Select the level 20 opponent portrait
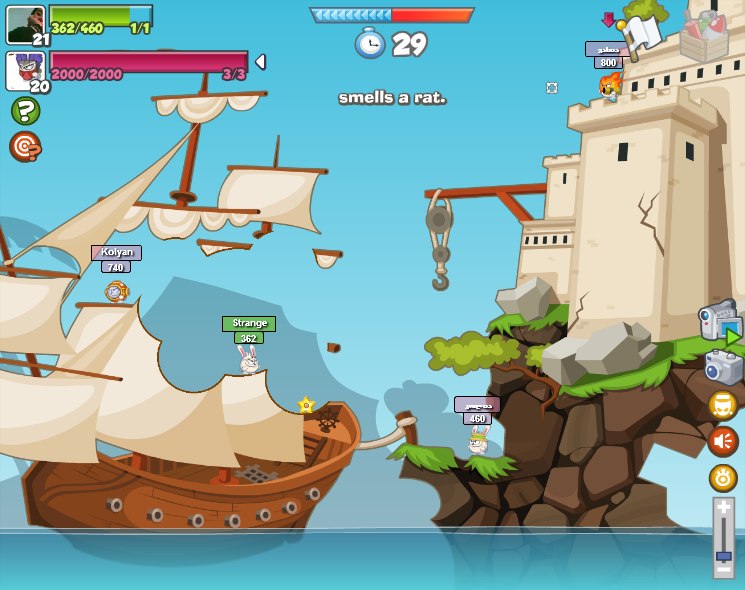 tap(25, 70)
